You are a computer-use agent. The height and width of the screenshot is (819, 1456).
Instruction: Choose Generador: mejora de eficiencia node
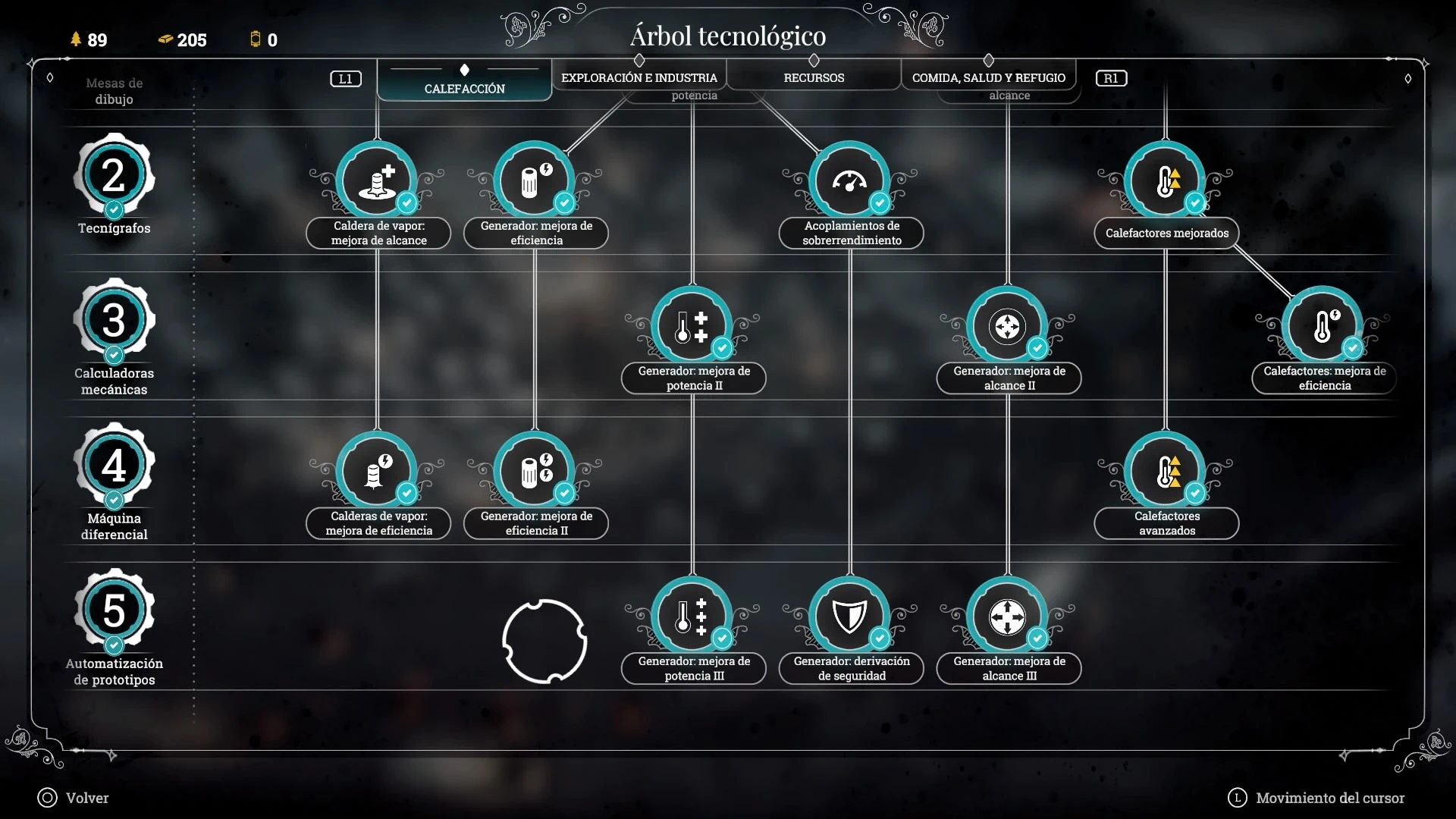pos(535,182)
